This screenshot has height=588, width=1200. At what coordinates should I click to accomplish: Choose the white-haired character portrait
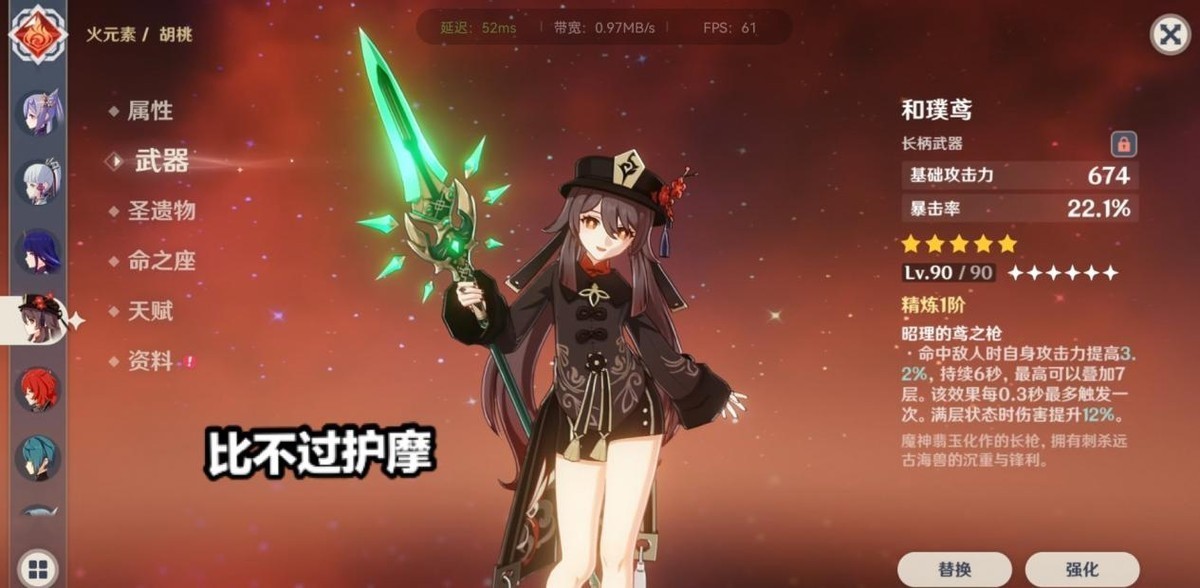coord(39,181)
